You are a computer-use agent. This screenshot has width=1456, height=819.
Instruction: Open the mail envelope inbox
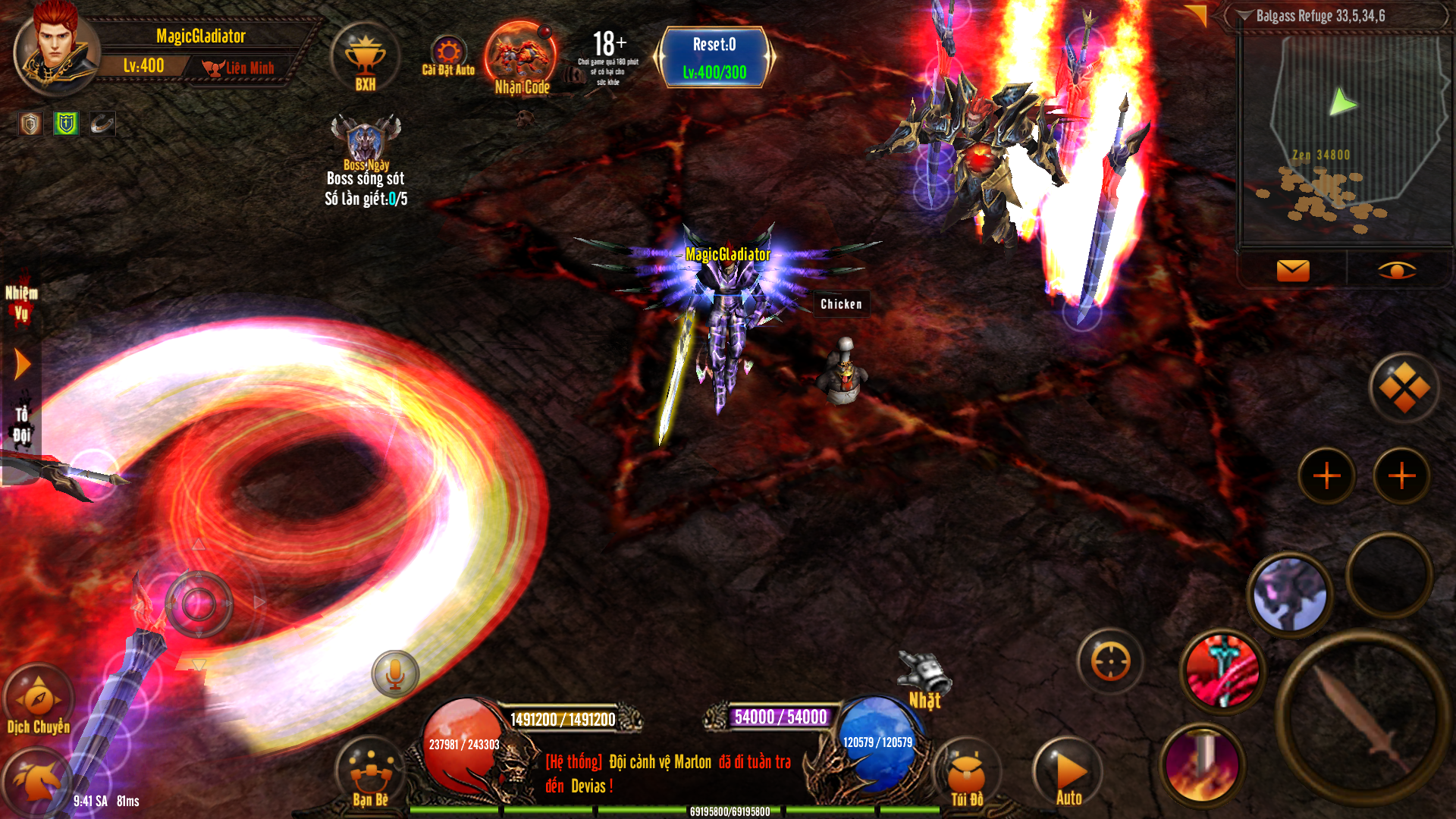(1293, 270)
